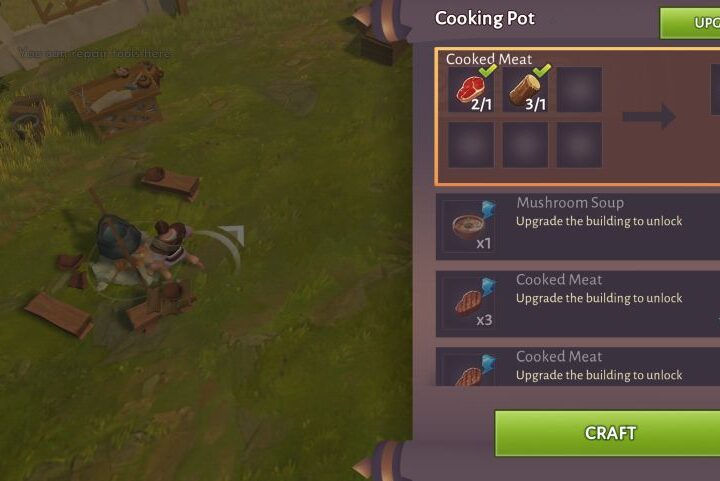
Task: Upgrade the Cooking Pot building
Action: point(693,22)
